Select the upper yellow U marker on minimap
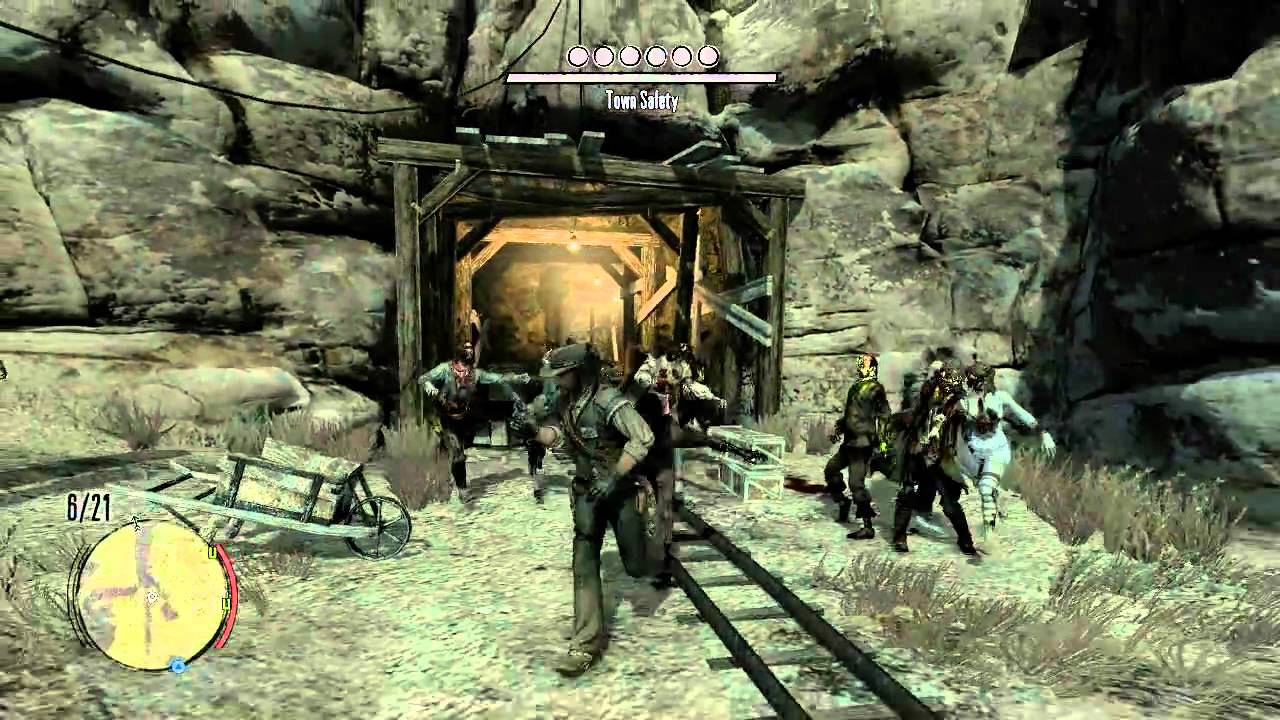 click(212, 551)
